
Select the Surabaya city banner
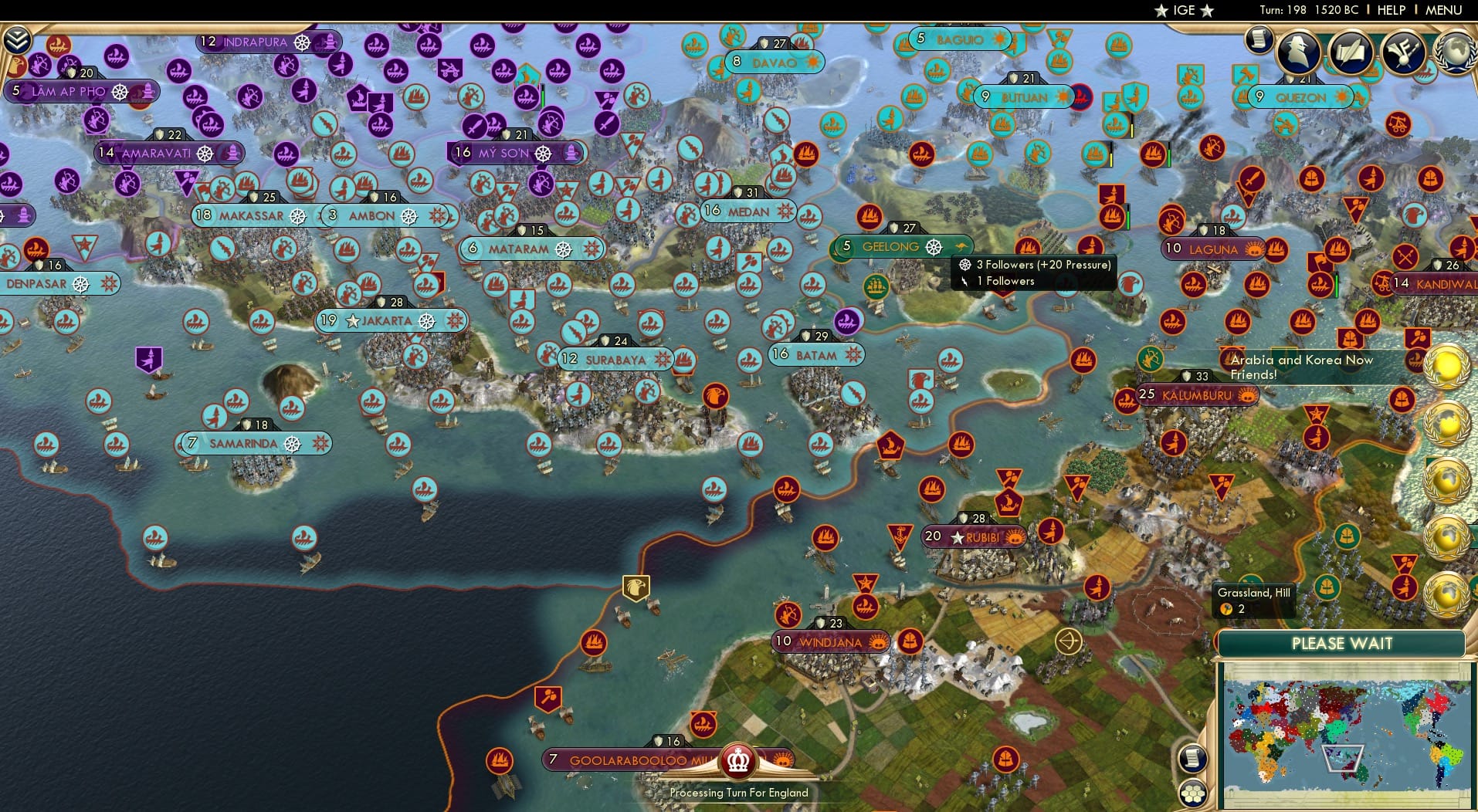tap(616, 359)
